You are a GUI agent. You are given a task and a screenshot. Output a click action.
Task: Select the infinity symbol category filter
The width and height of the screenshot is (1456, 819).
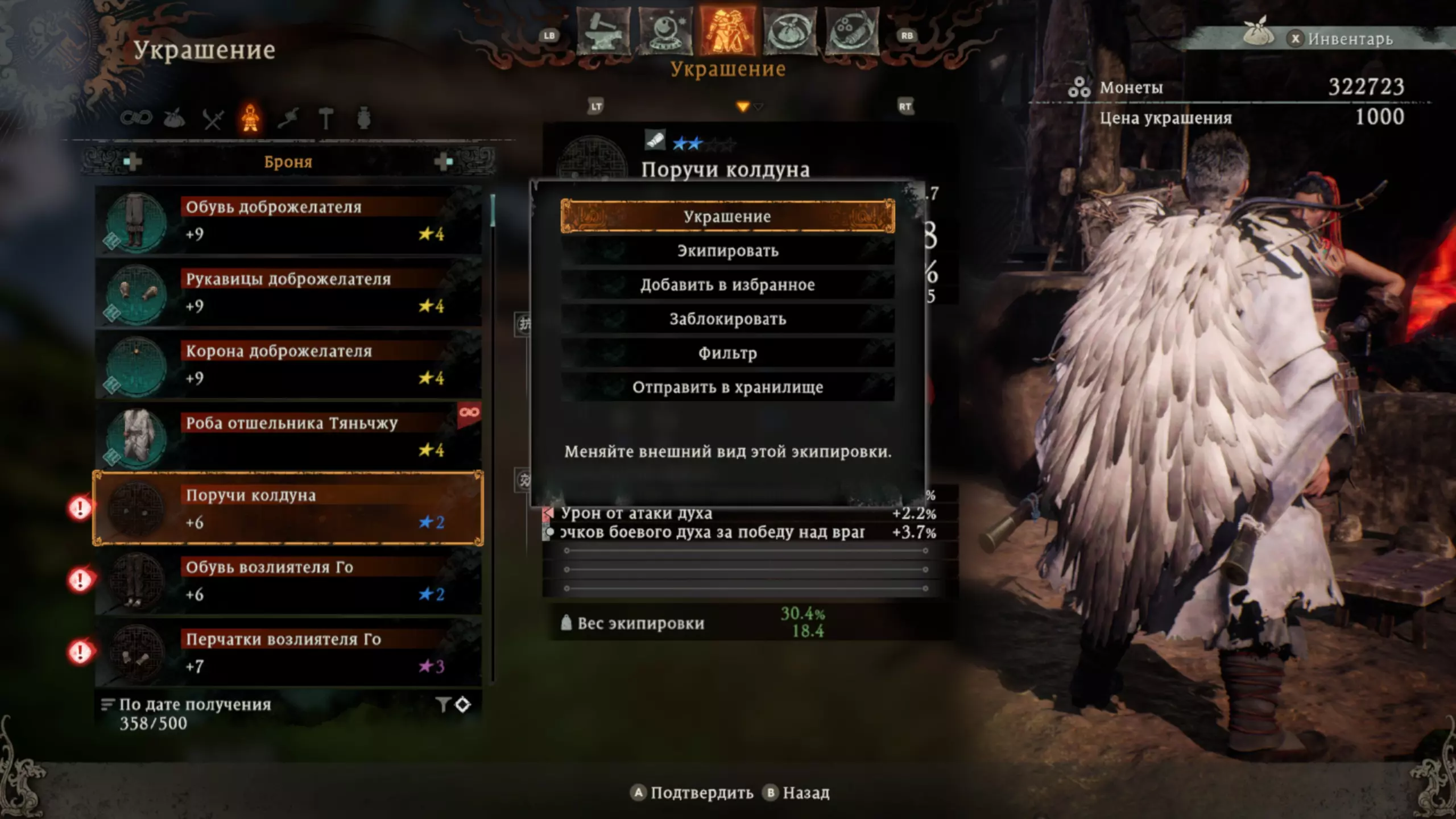pos(136,118)
